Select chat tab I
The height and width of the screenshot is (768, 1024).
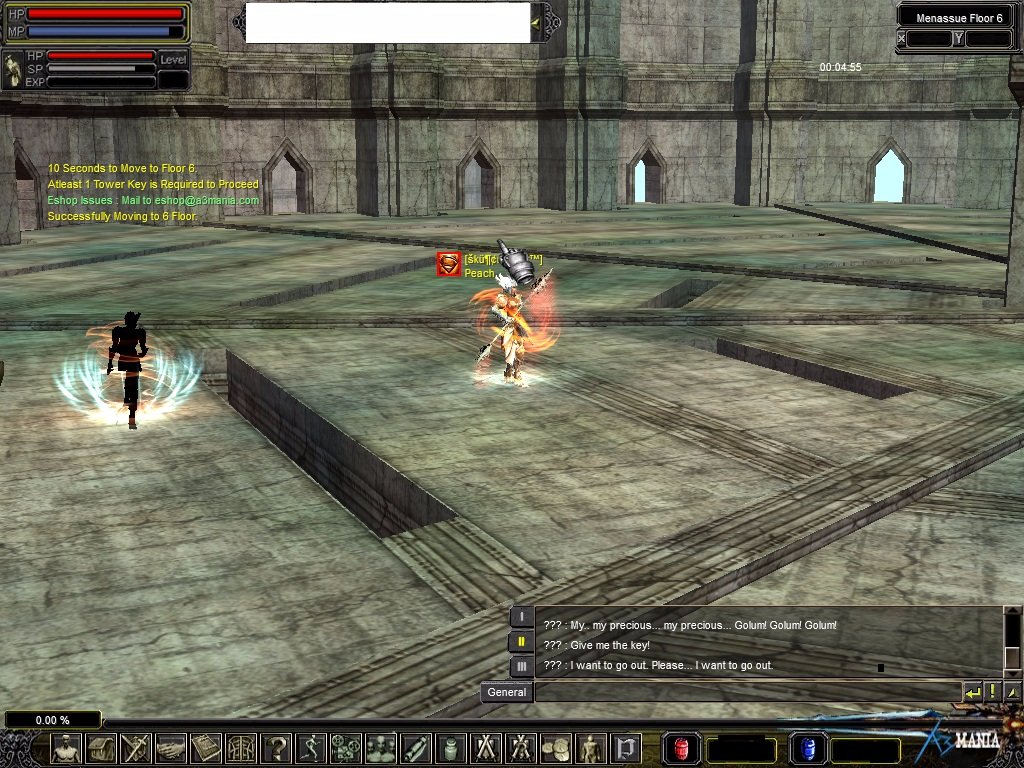coord(521,617)
